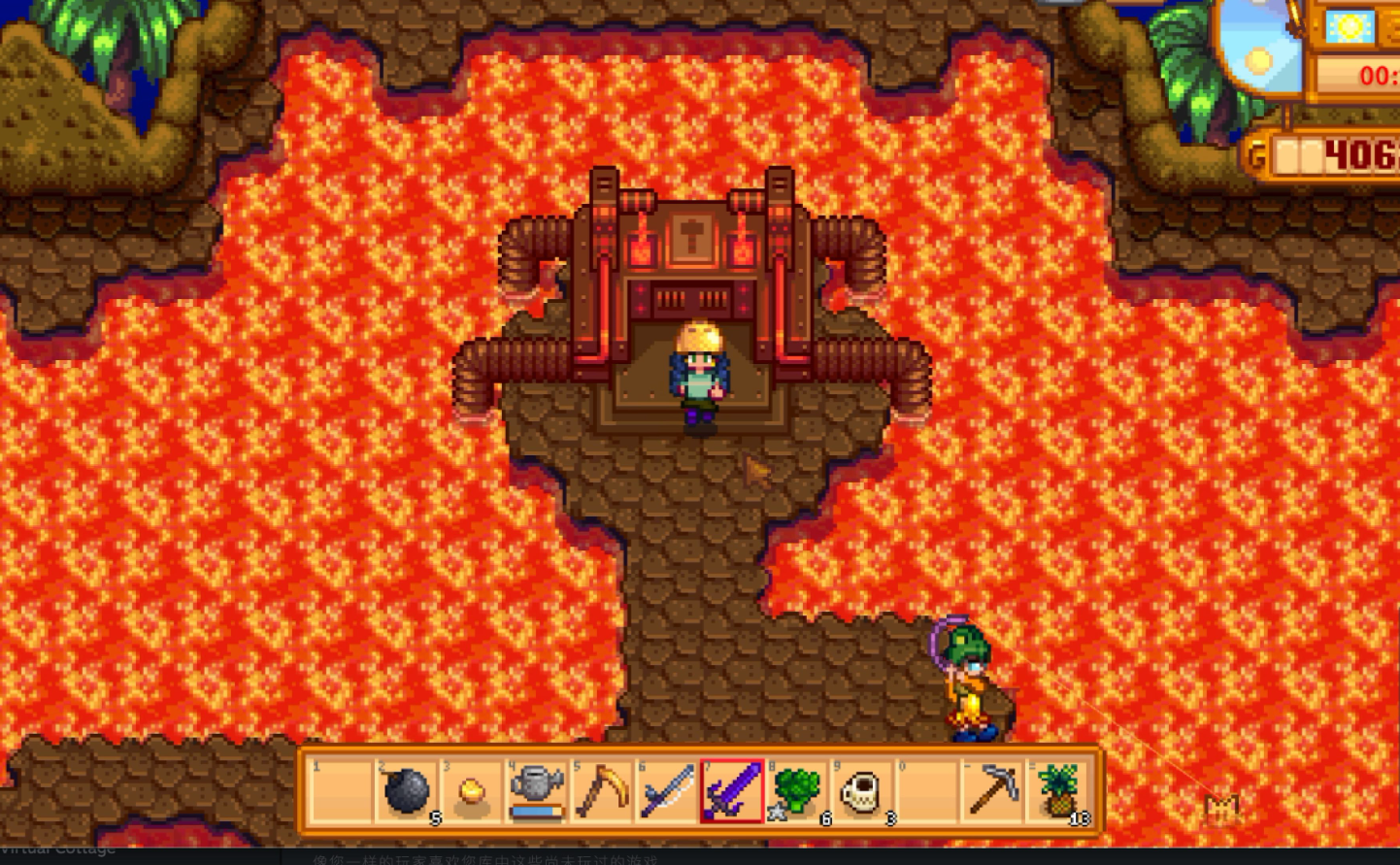Equip the watering can

(x=537, y=790)
